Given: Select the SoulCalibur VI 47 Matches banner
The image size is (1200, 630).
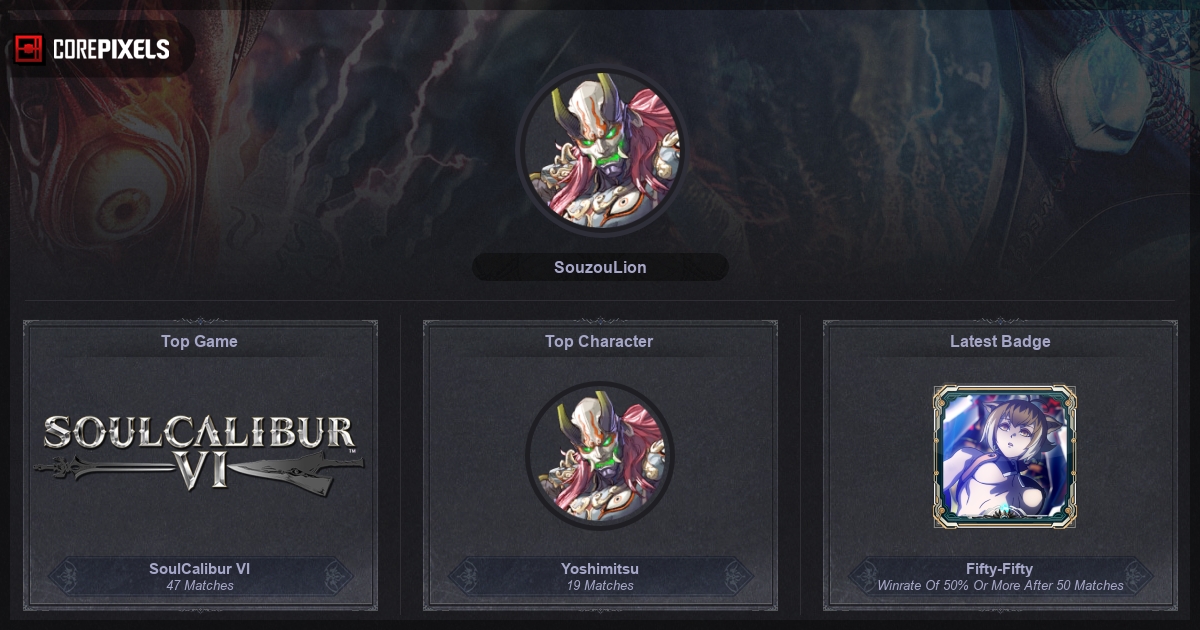Looking at the screenshot, I should [x=200, y=576].
